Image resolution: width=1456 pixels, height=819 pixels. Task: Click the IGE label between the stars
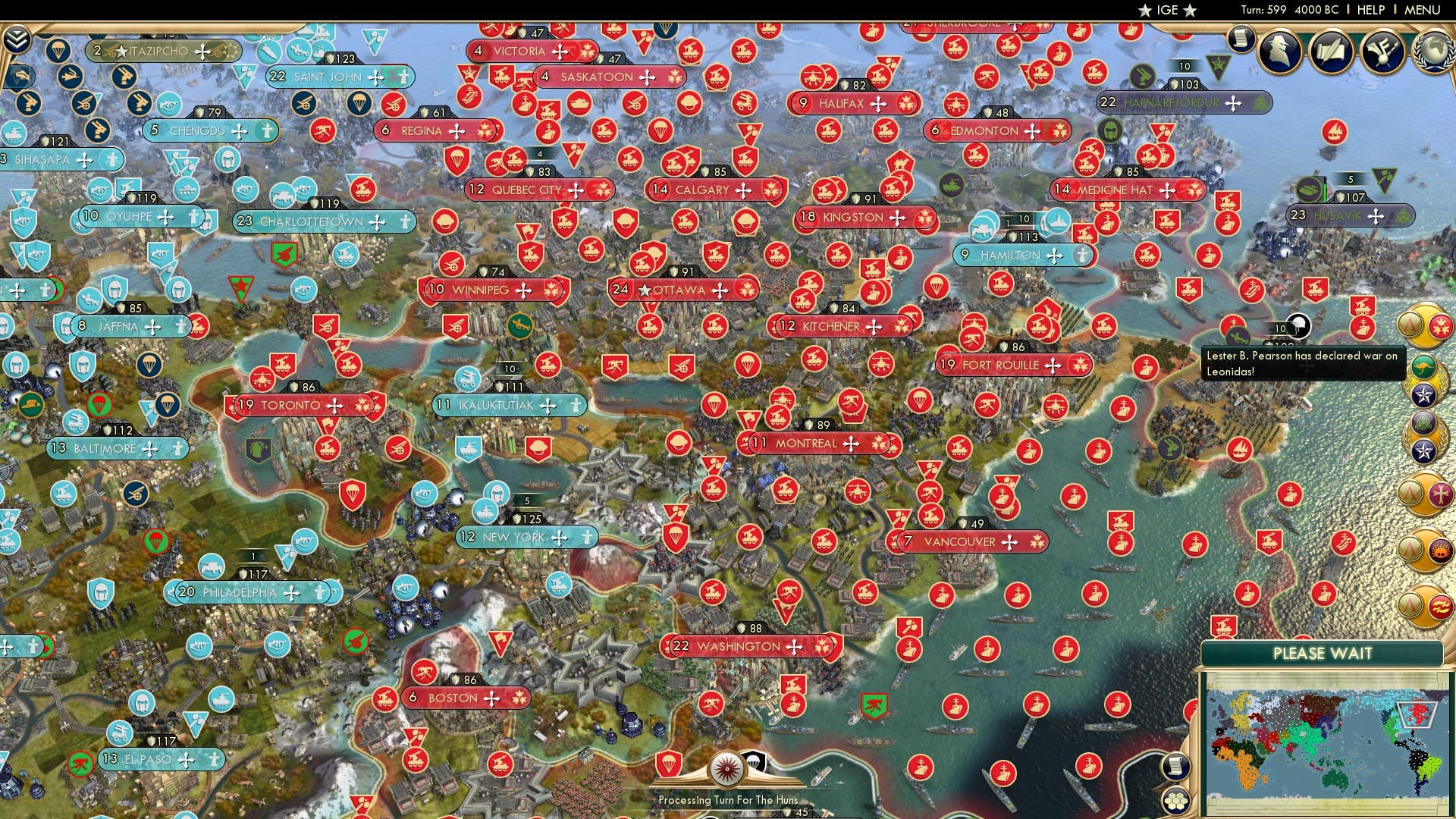[1167, 11]
